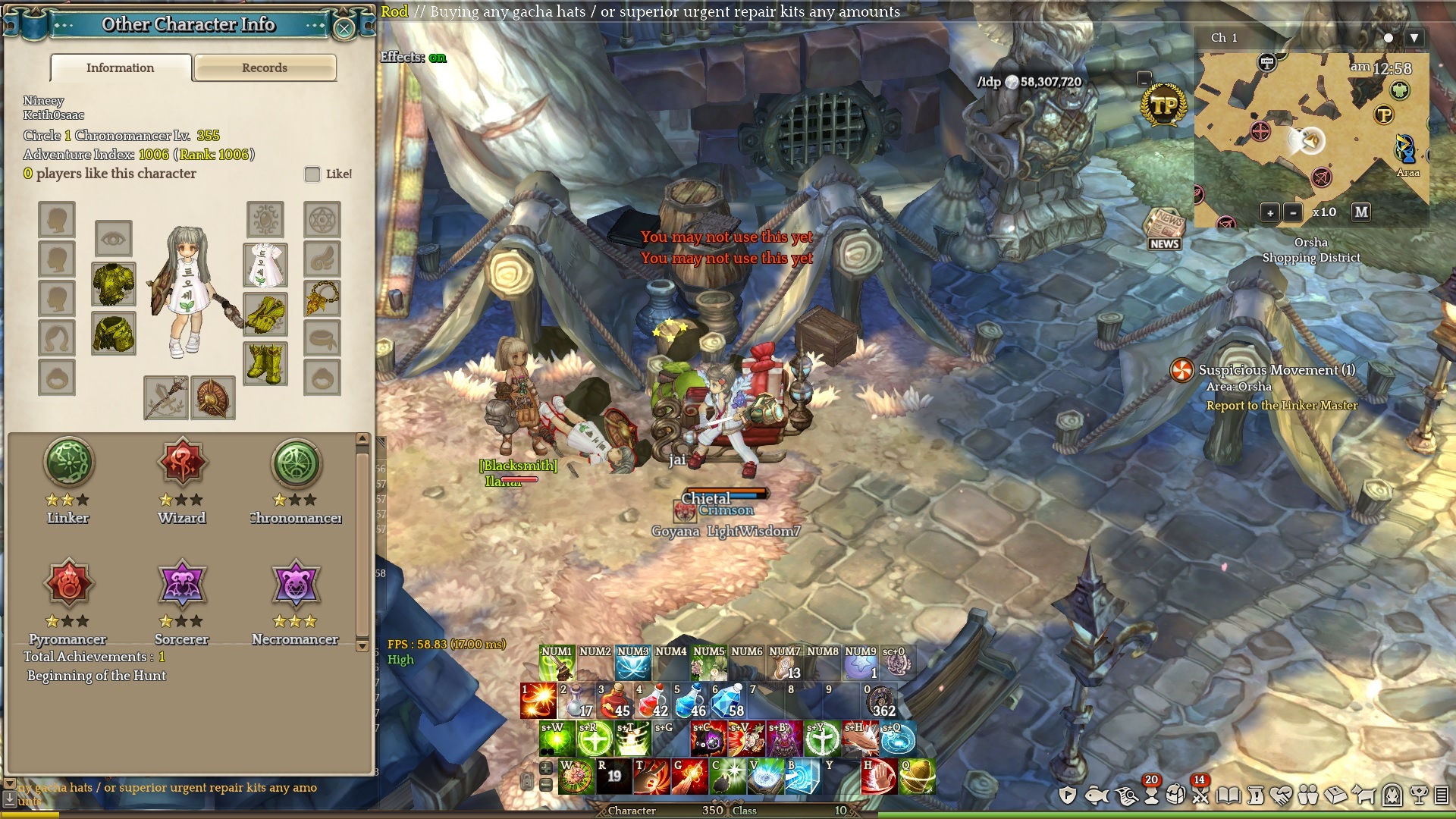Inspect the golden boots equipment slot
1456x819 pixels.
265,363
